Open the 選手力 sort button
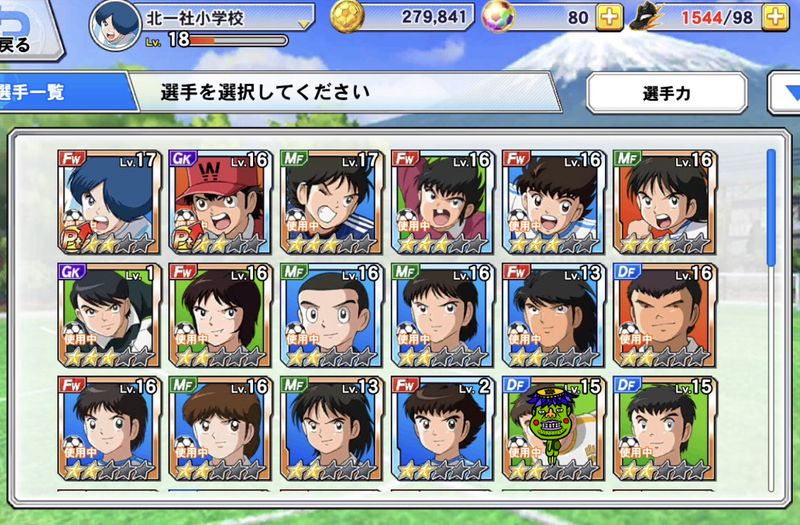 tap(666, 93)
